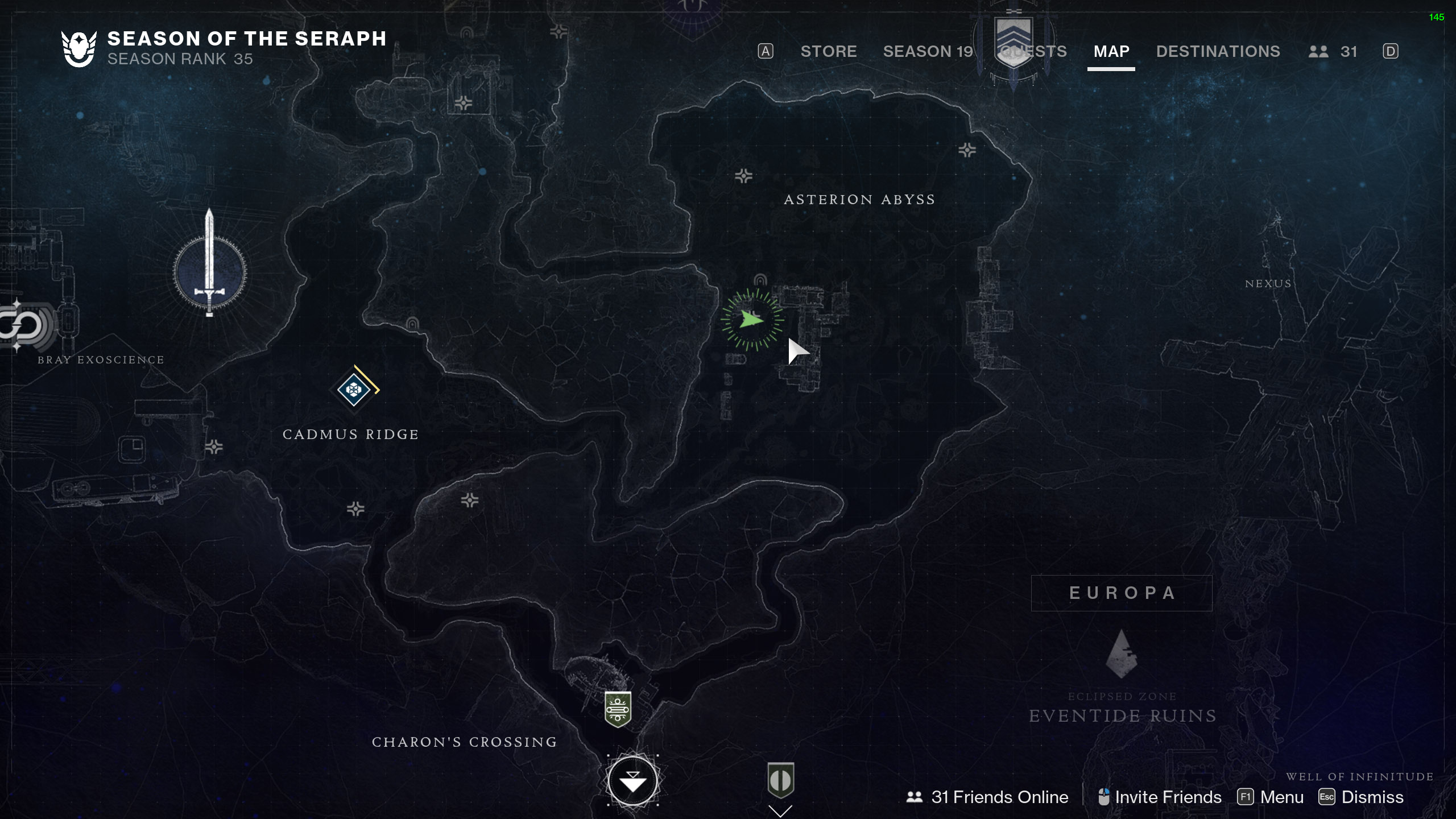Select the Charon's Crossing vendor banner icon

pos(618,709)
